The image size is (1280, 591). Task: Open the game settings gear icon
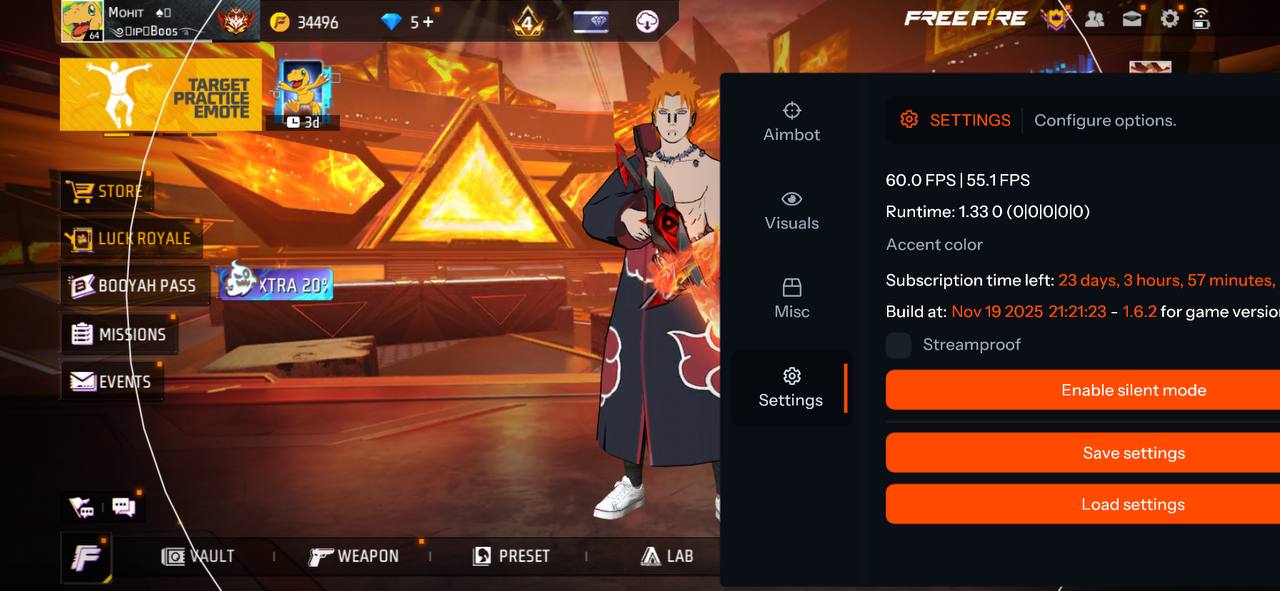(x=1169, y=18)
